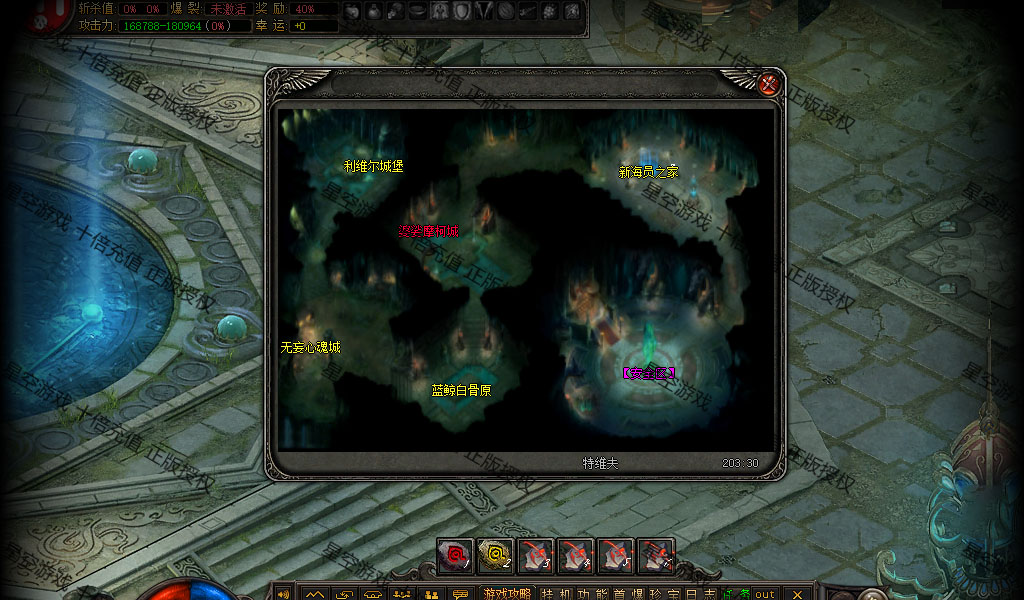Toggle sound with the speaker icon
Screen dimensions: 1024x600
coord(283,593)
